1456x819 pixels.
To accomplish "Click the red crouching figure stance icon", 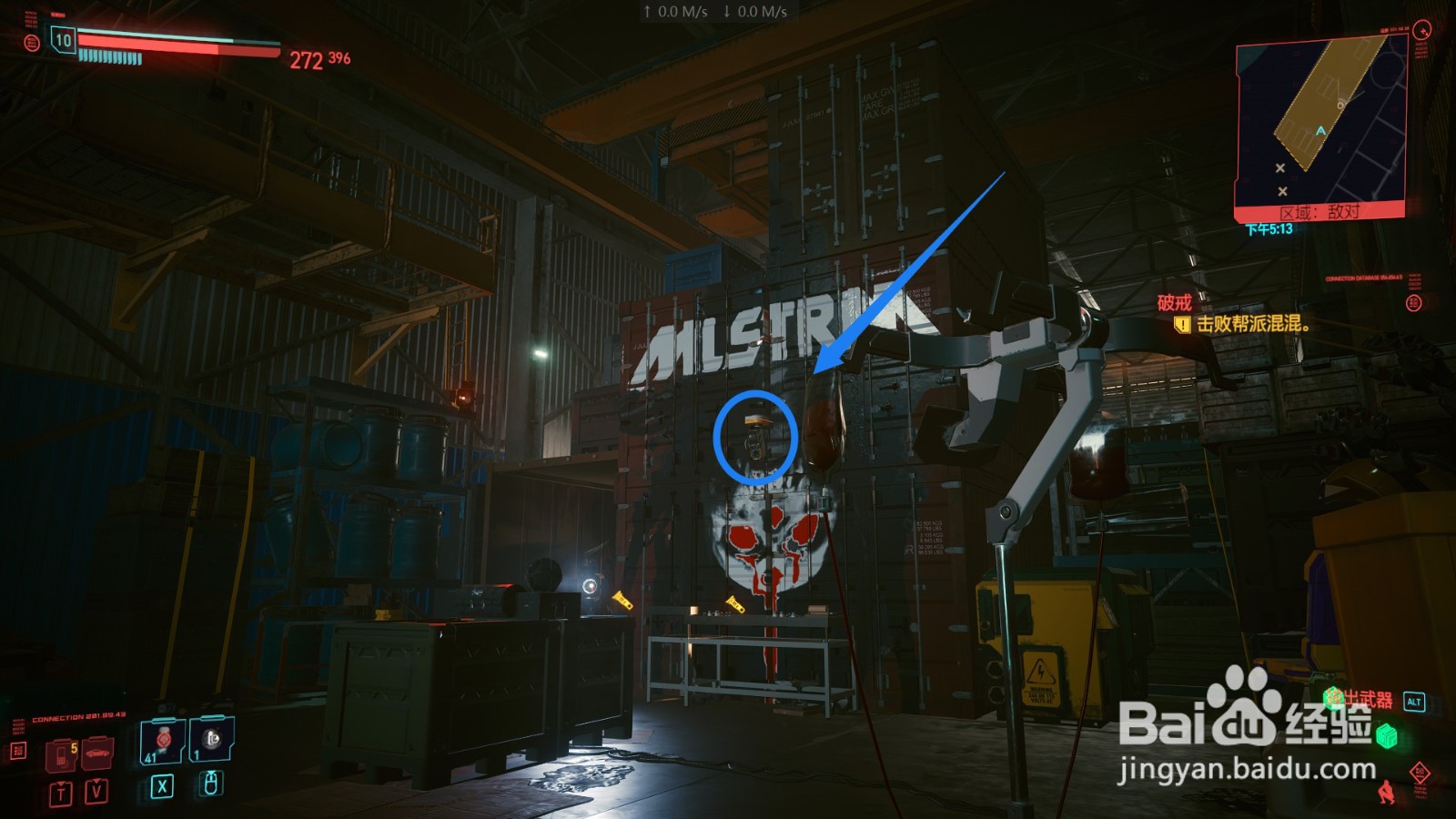I will [1386, 792].
